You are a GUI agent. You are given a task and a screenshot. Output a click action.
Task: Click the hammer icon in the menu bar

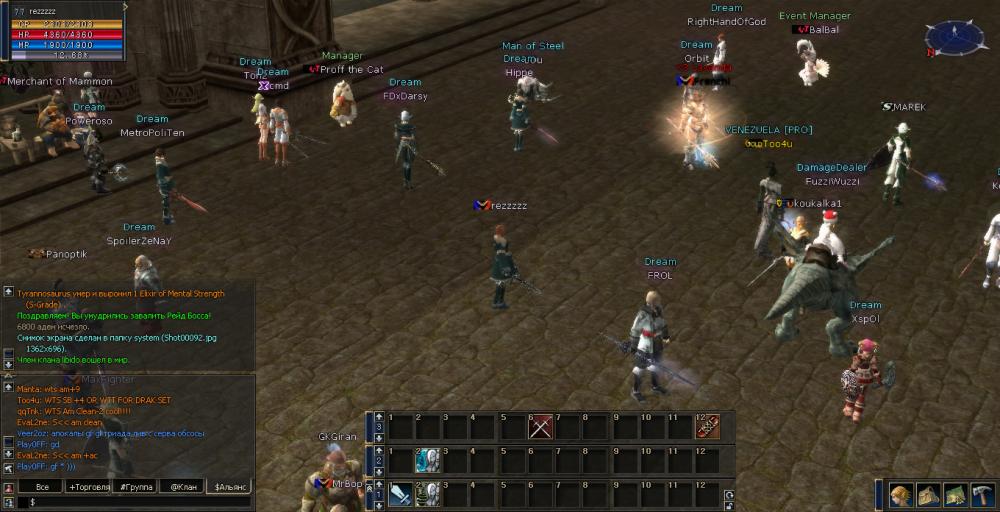[981, 495]
